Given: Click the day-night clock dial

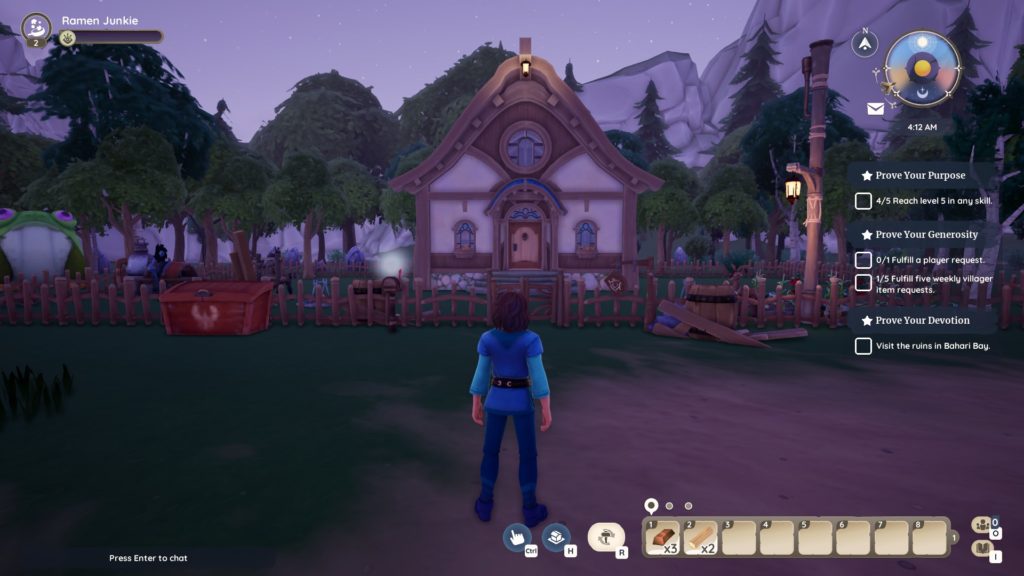Looking at the screenshot, I should pos(921,68).
